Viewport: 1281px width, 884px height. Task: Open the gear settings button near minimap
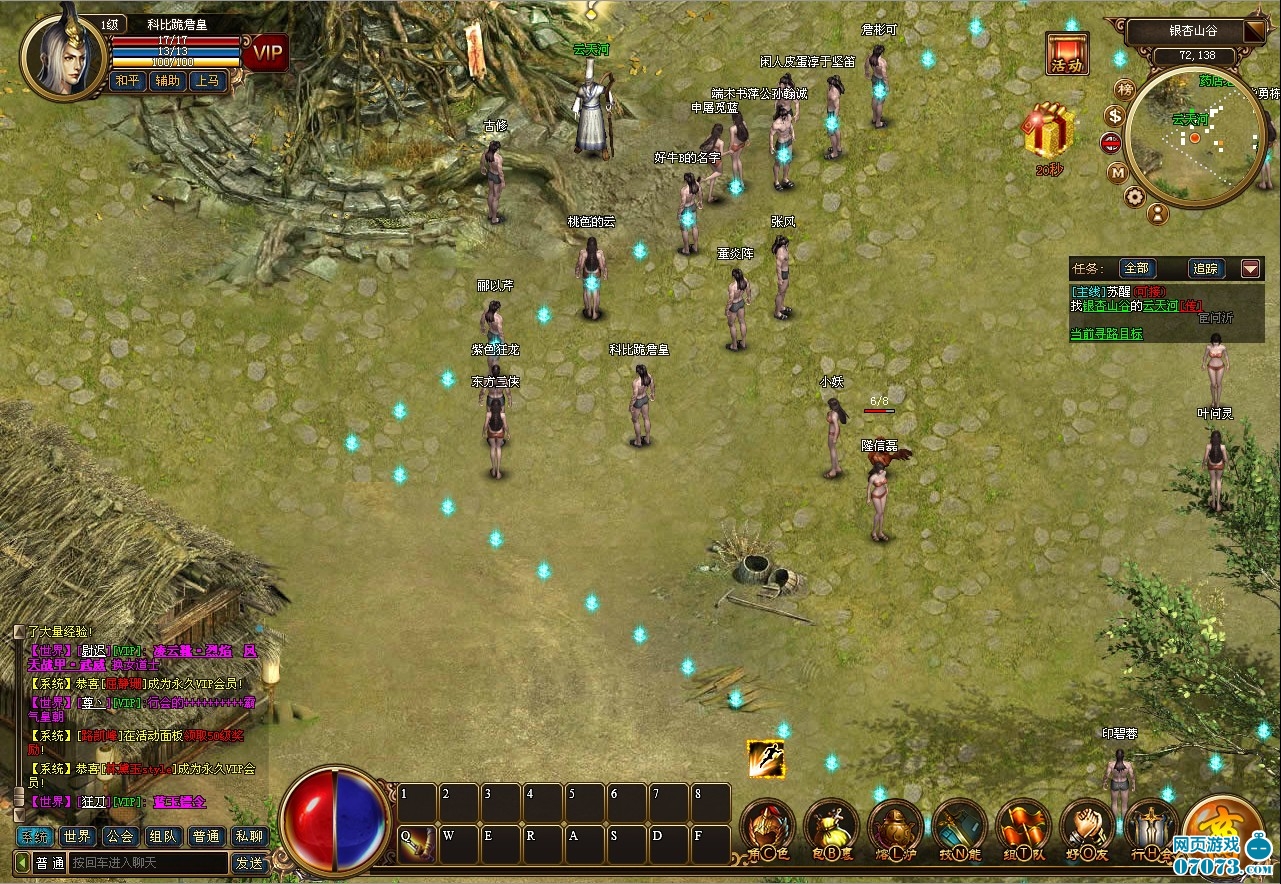1134,196
